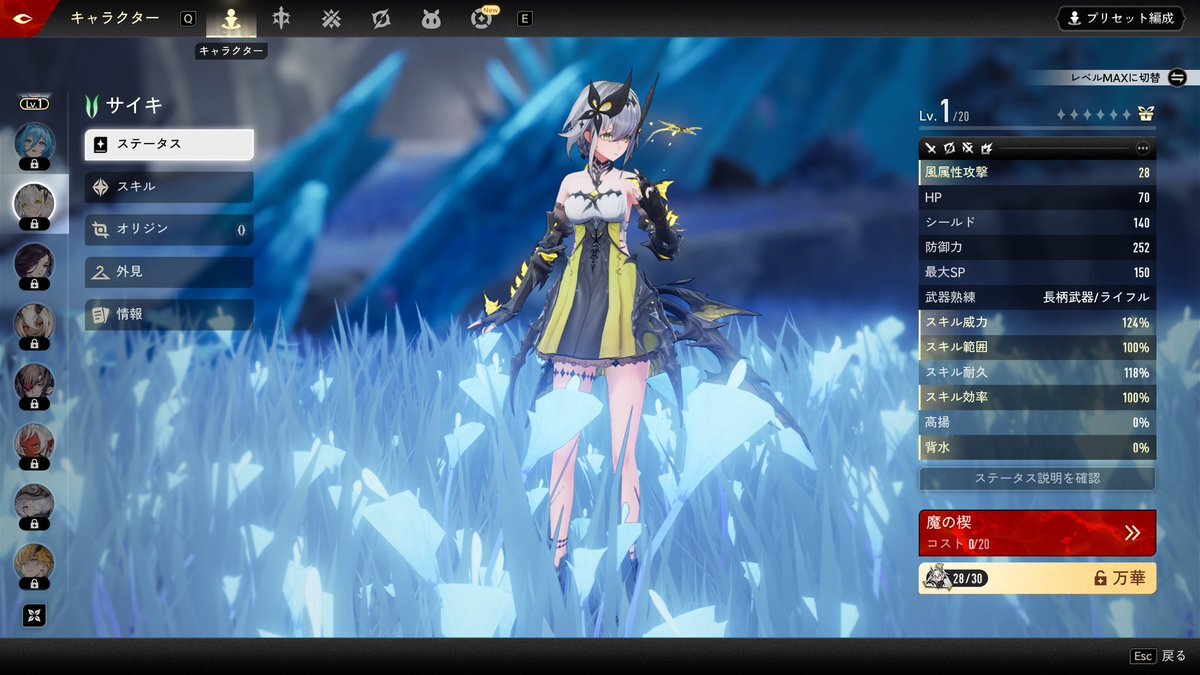Click the gift box icon beside stars
Screen dimensions: 1200x675
click(x=1146, y=115)
